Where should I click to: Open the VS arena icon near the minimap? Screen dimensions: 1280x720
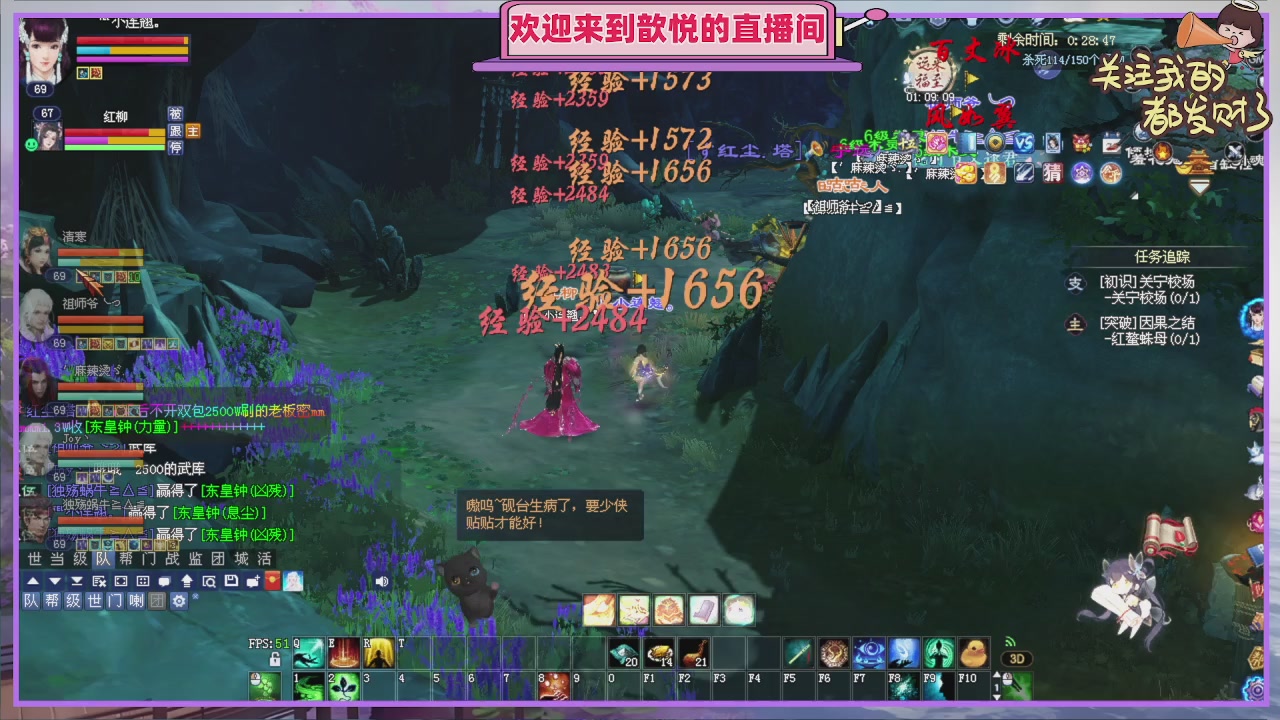coord(1023,142)
